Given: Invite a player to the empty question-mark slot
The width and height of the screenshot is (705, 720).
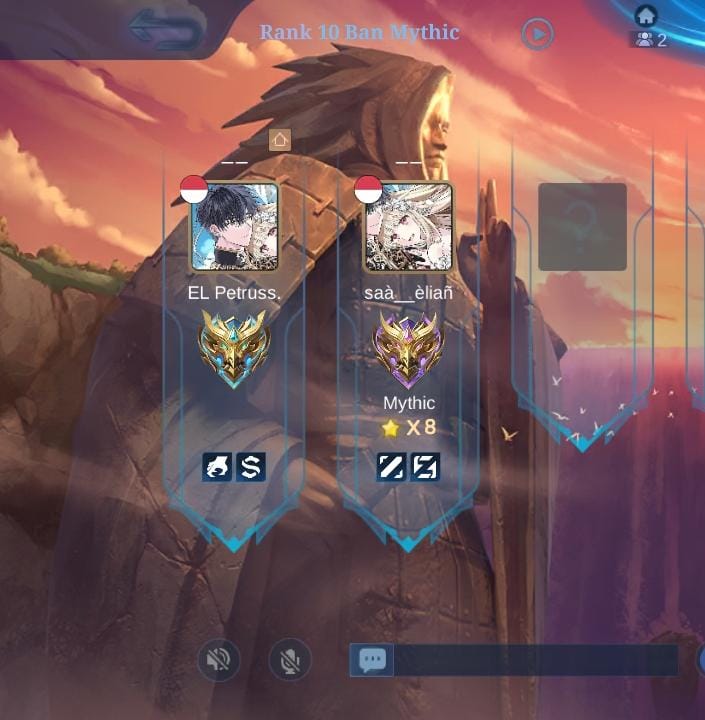Looking at the screenshot, I should point(582,227).
